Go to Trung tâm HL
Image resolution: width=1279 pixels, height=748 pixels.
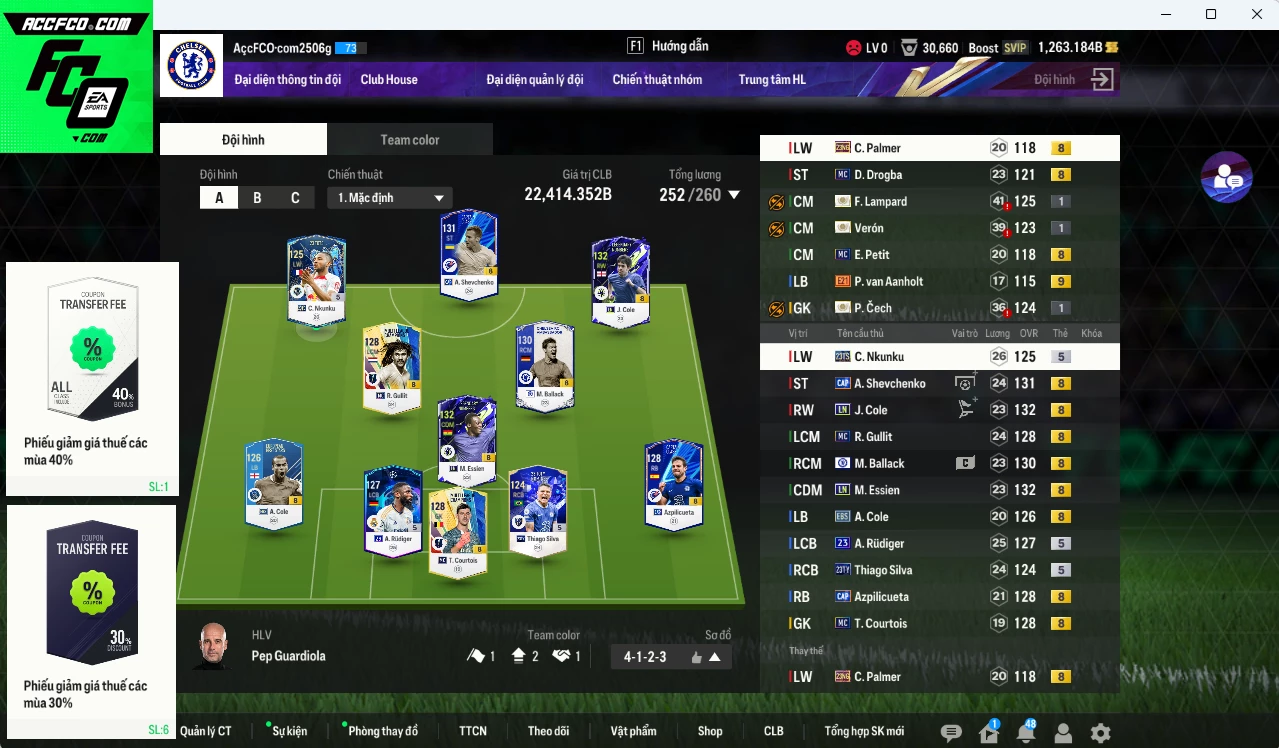[772, 80]
